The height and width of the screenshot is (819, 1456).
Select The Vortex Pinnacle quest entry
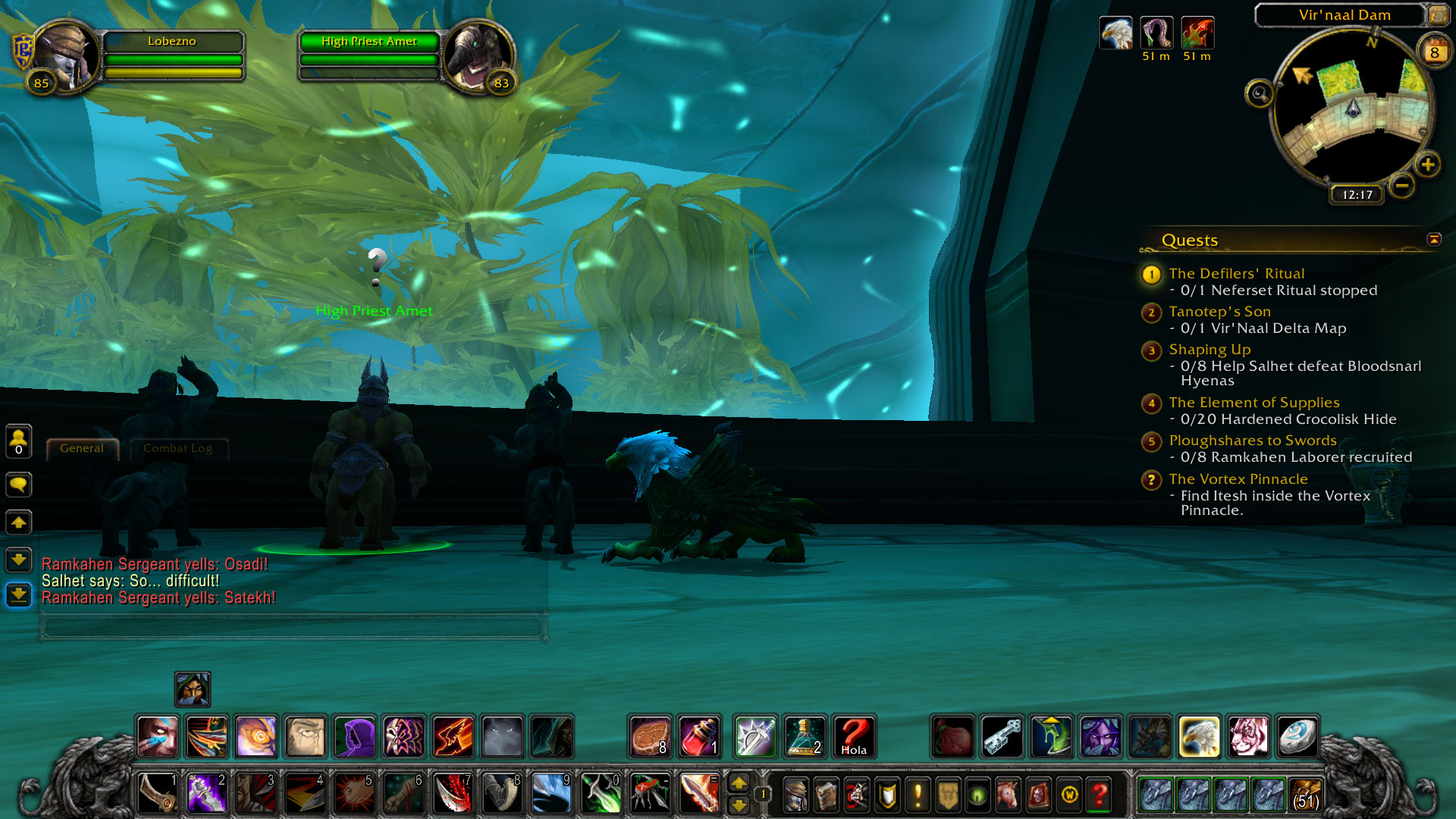(x=1238, y=479)
